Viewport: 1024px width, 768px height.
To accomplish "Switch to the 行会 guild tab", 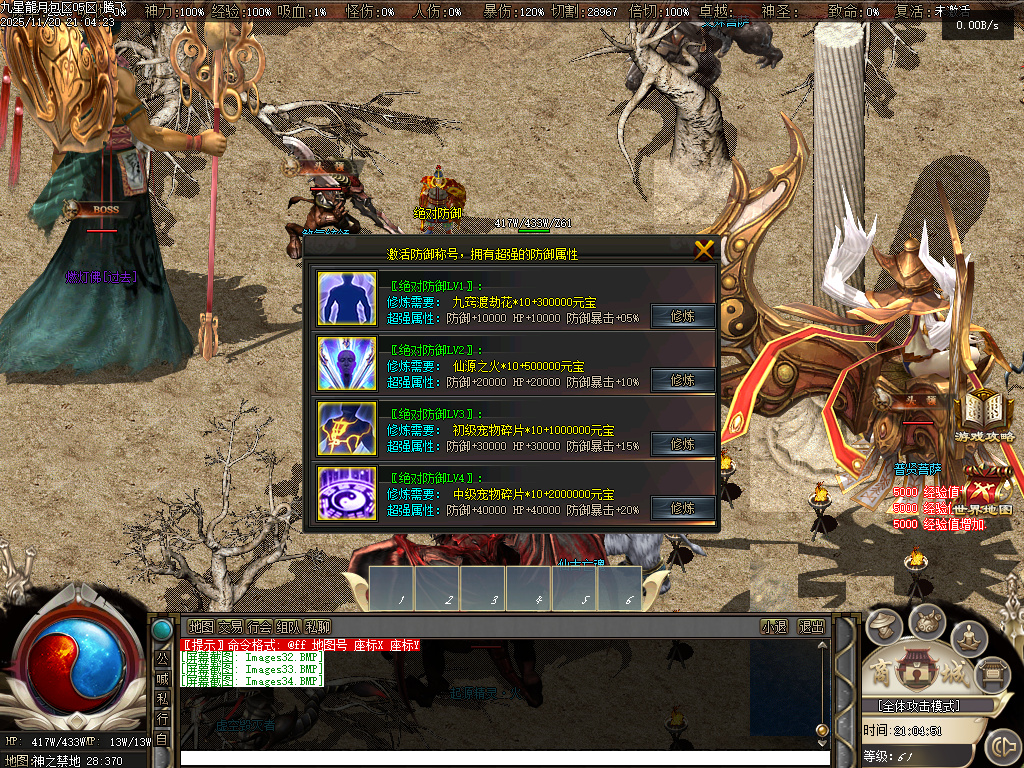I will [x=259, y=627].
